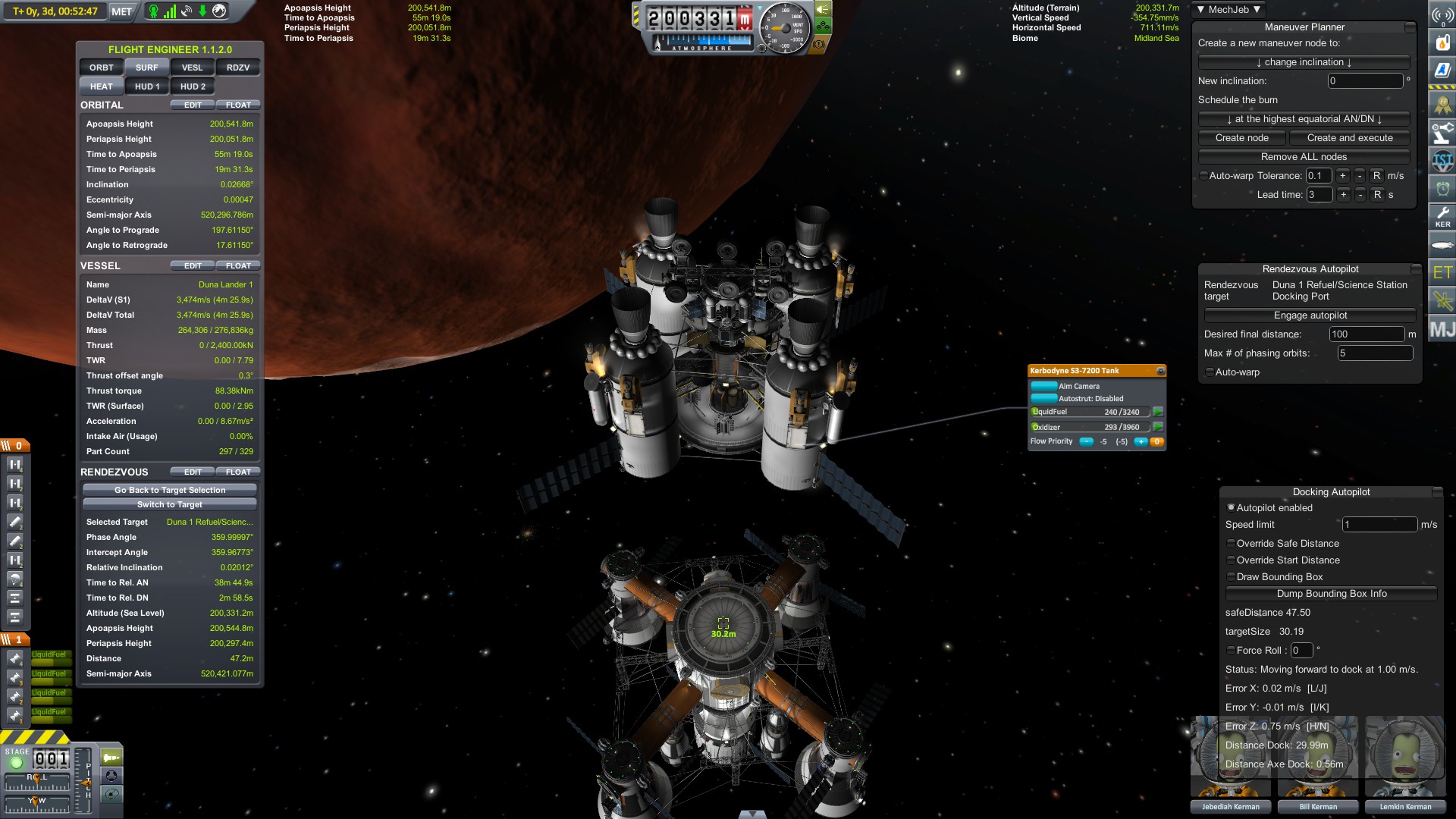The width and height of the screenshot is (1456, 819).
Task: Click Create node in Maneuver Planner
Action: [x=1241, y=138]
